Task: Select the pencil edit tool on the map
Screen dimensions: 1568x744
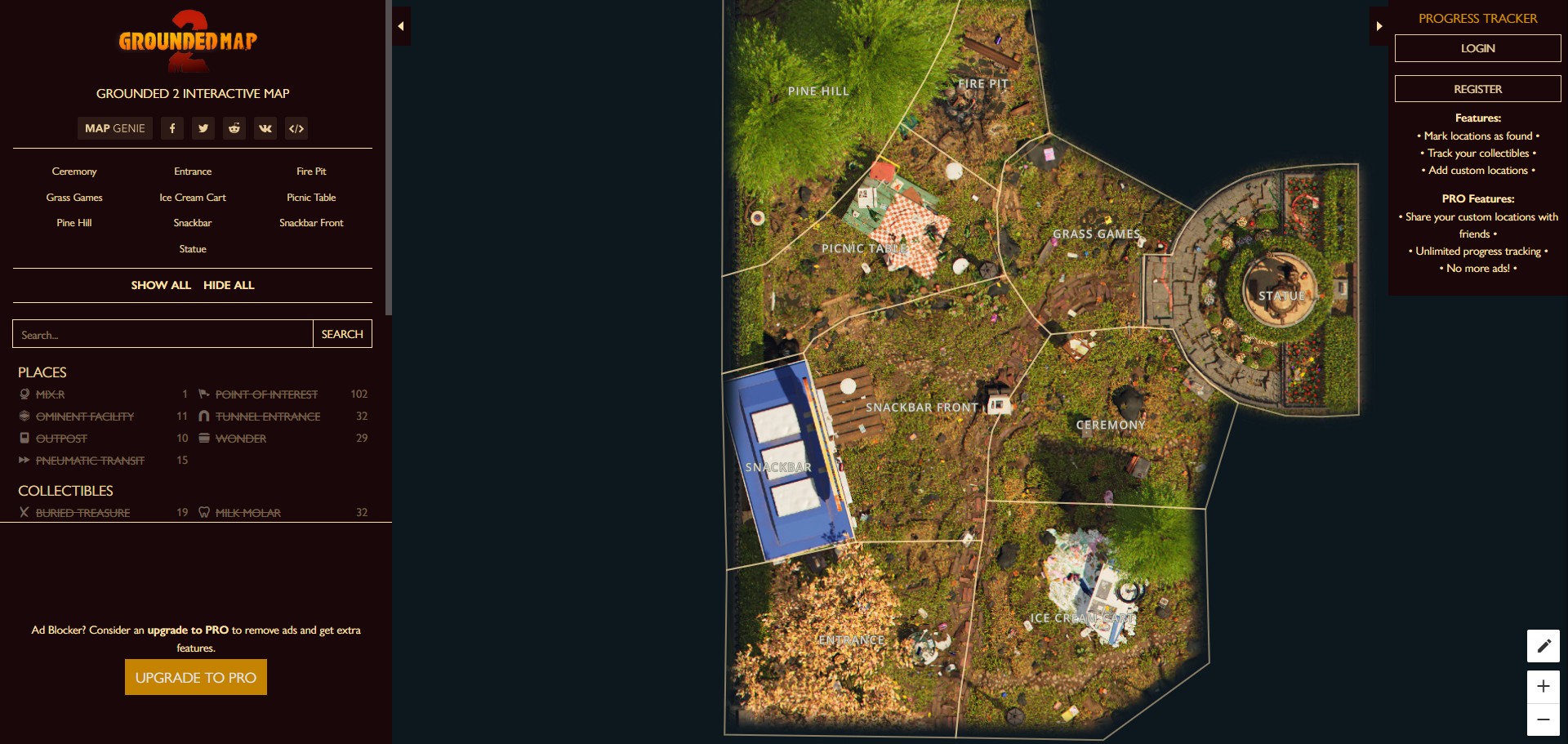Action: click(1543, 646)
